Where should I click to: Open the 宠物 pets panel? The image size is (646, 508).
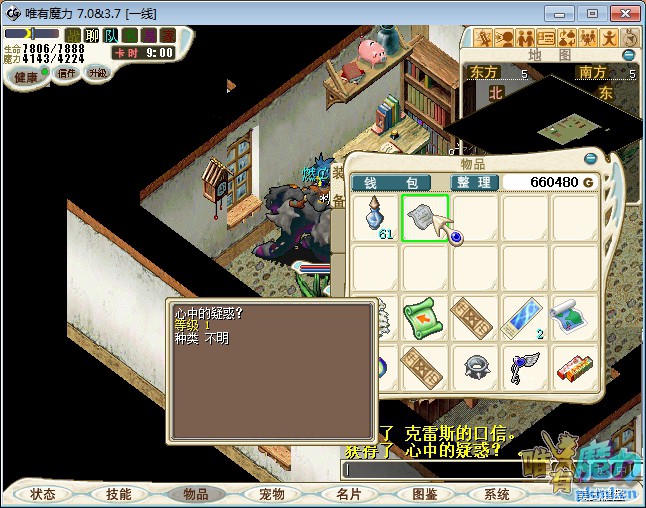pos(271,494)
